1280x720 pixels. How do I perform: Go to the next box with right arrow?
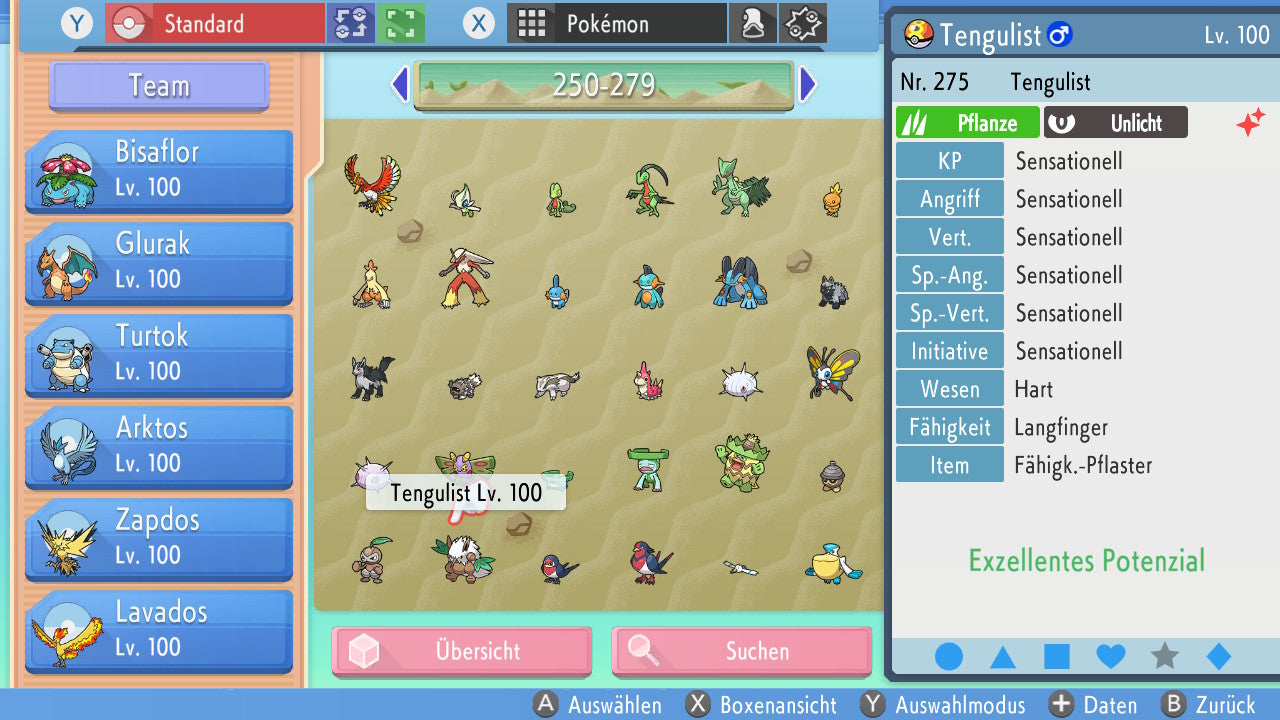(x=808, y=85)
